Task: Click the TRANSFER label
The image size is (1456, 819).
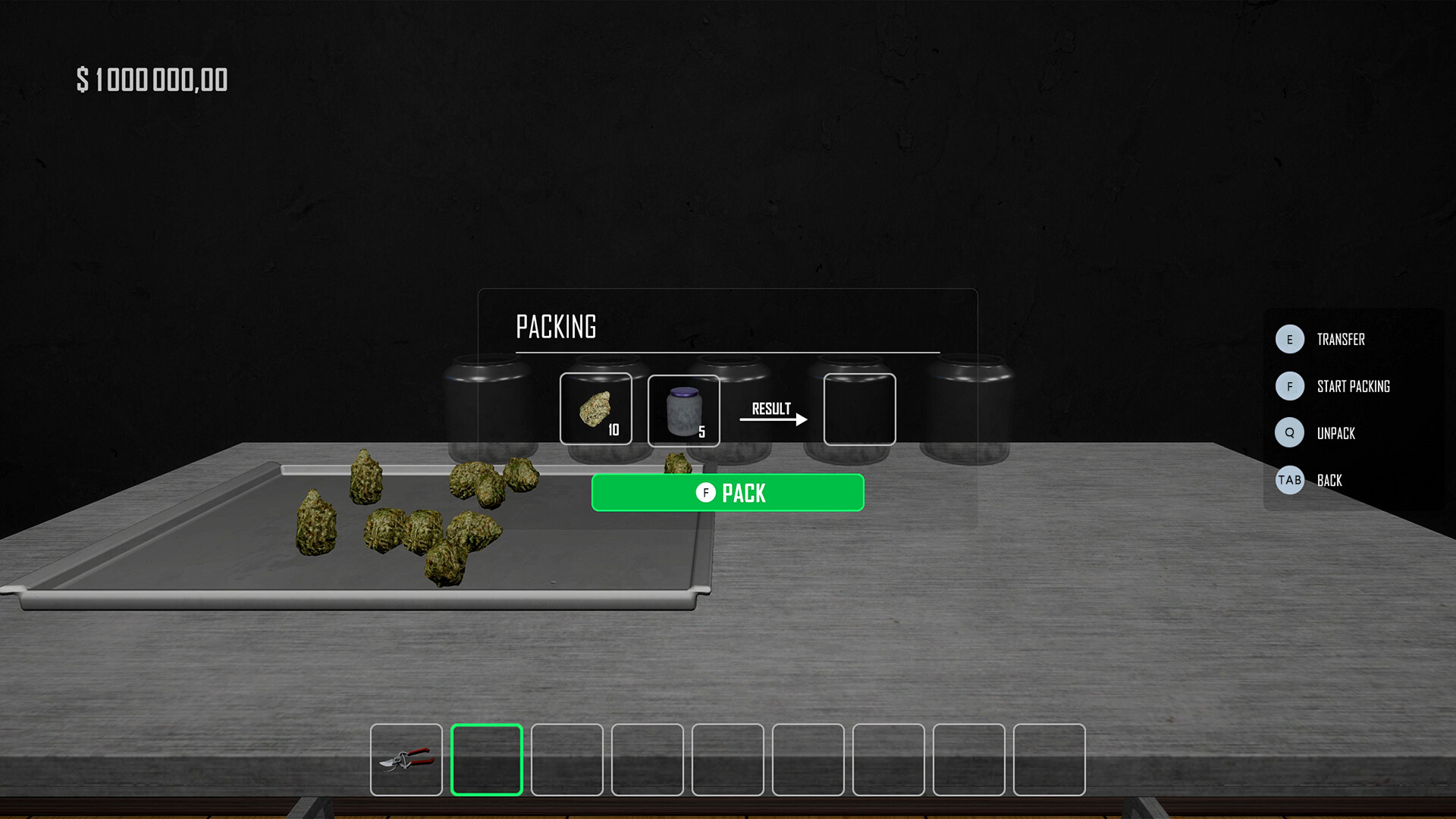Action: (1340, 340)
